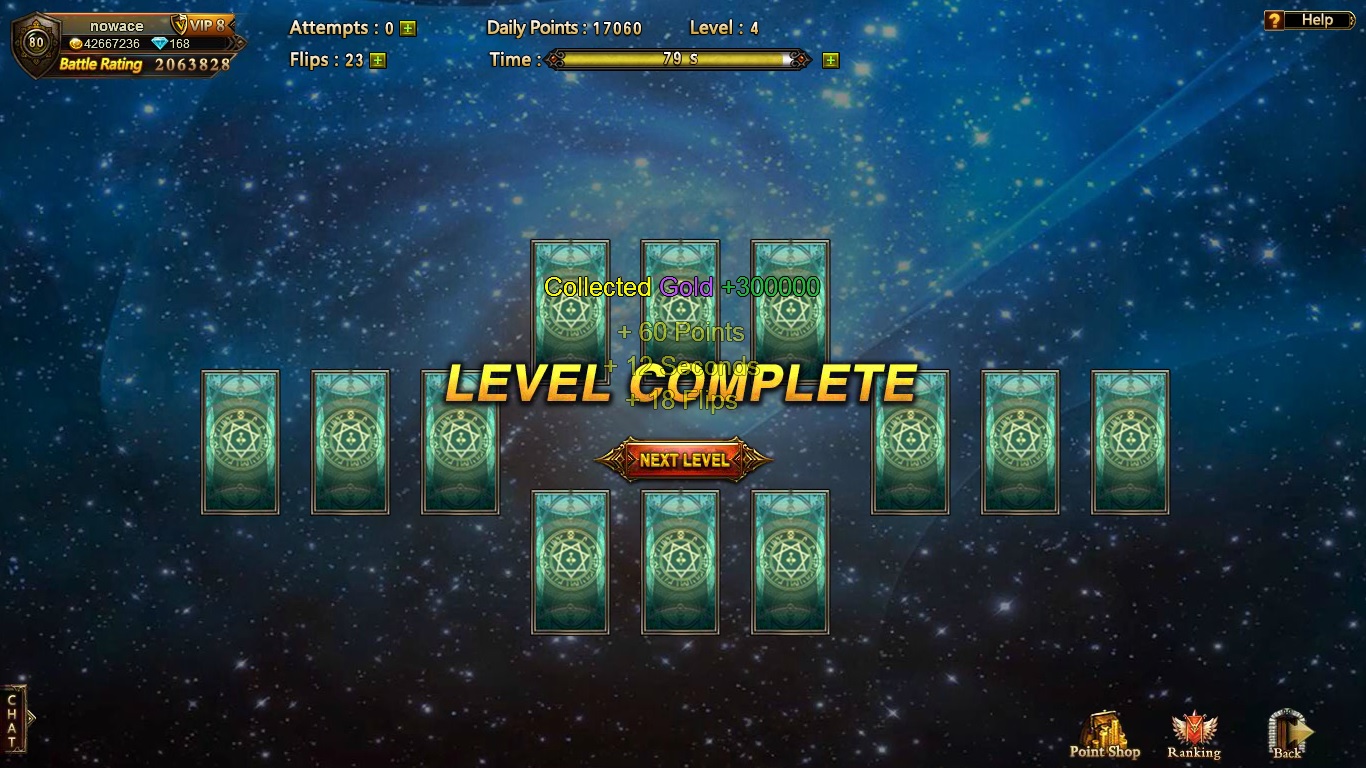The image size is (1366, 768).
Task: Continue with the NEXT LEVEL button
Action: [684, 460]
